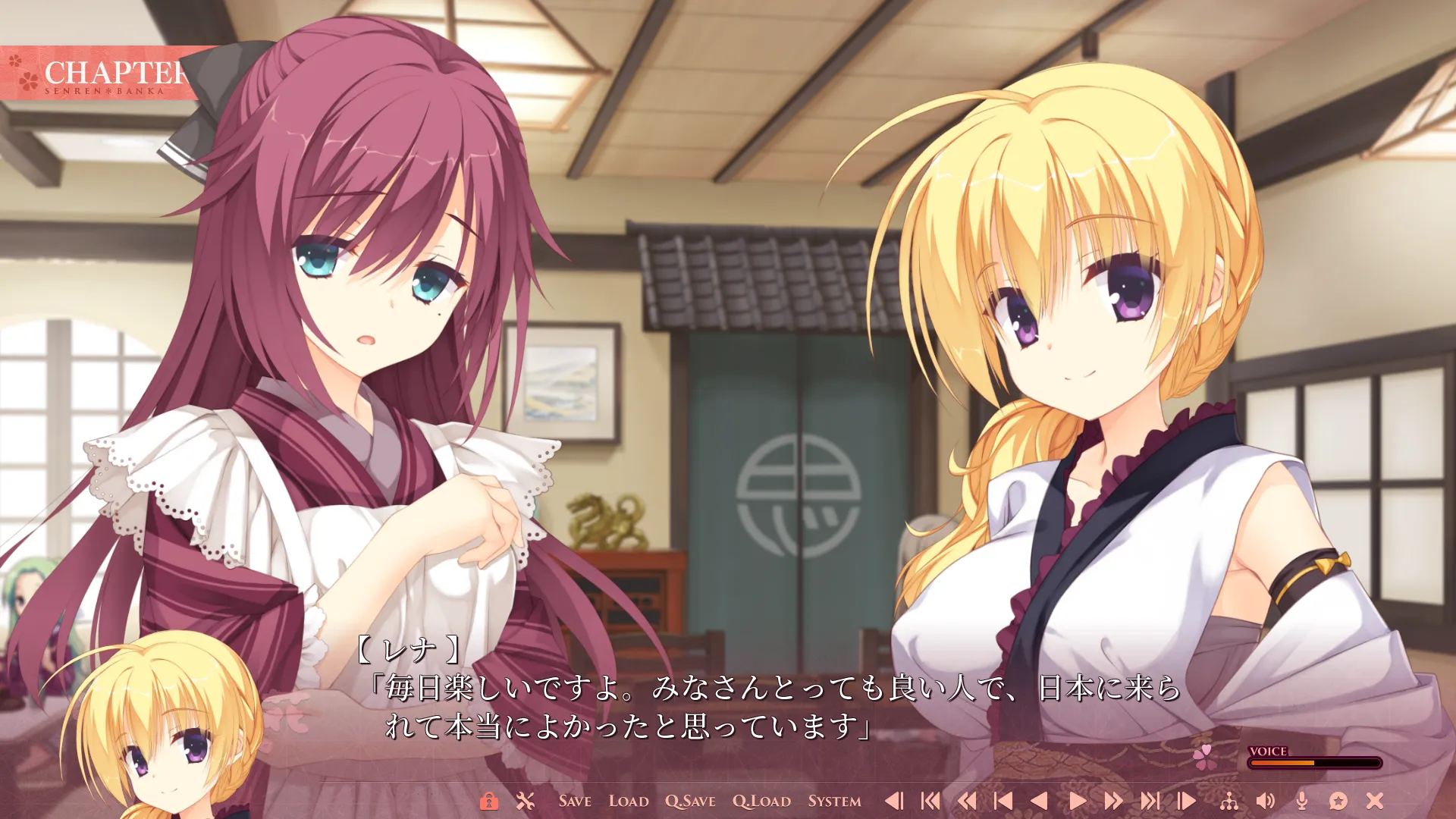Open the System menu
The height and width of the screenshot is (819, 1456).
(834, 801)
